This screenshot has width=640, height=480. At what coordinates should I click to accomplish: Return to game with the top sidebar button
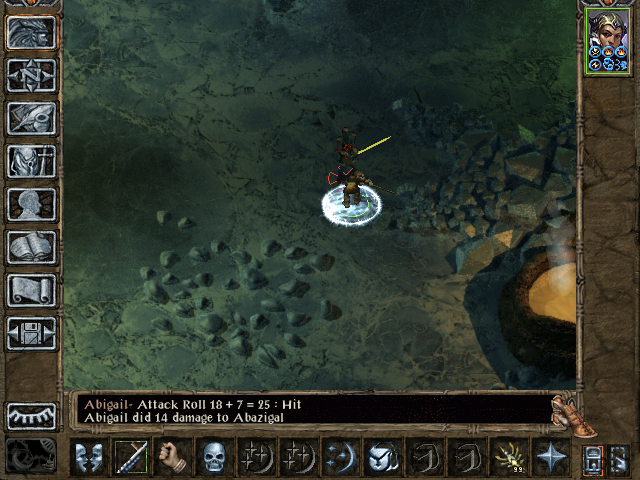(31, 32)
